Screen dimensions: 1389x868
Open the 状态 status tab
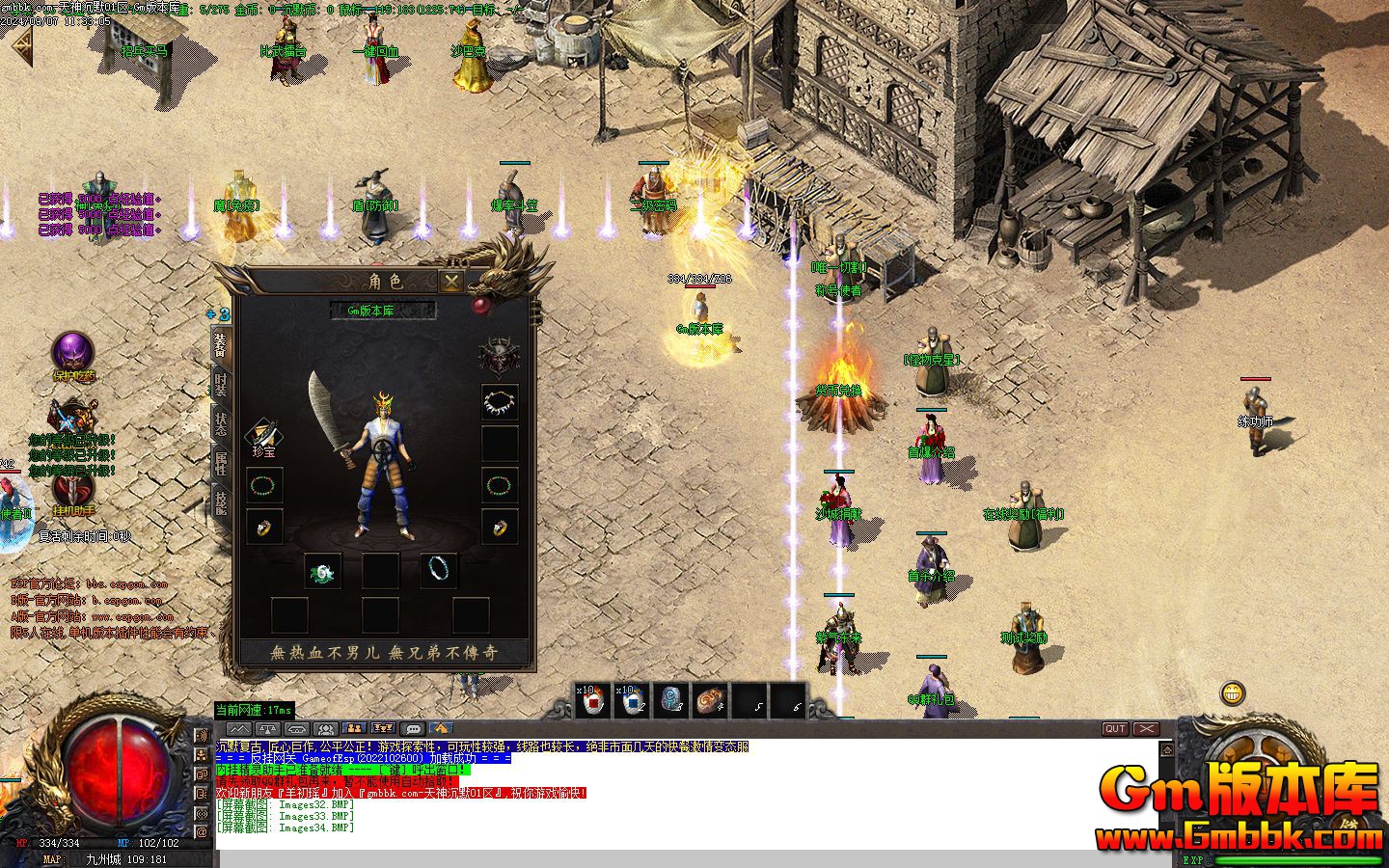coord(221,424)
